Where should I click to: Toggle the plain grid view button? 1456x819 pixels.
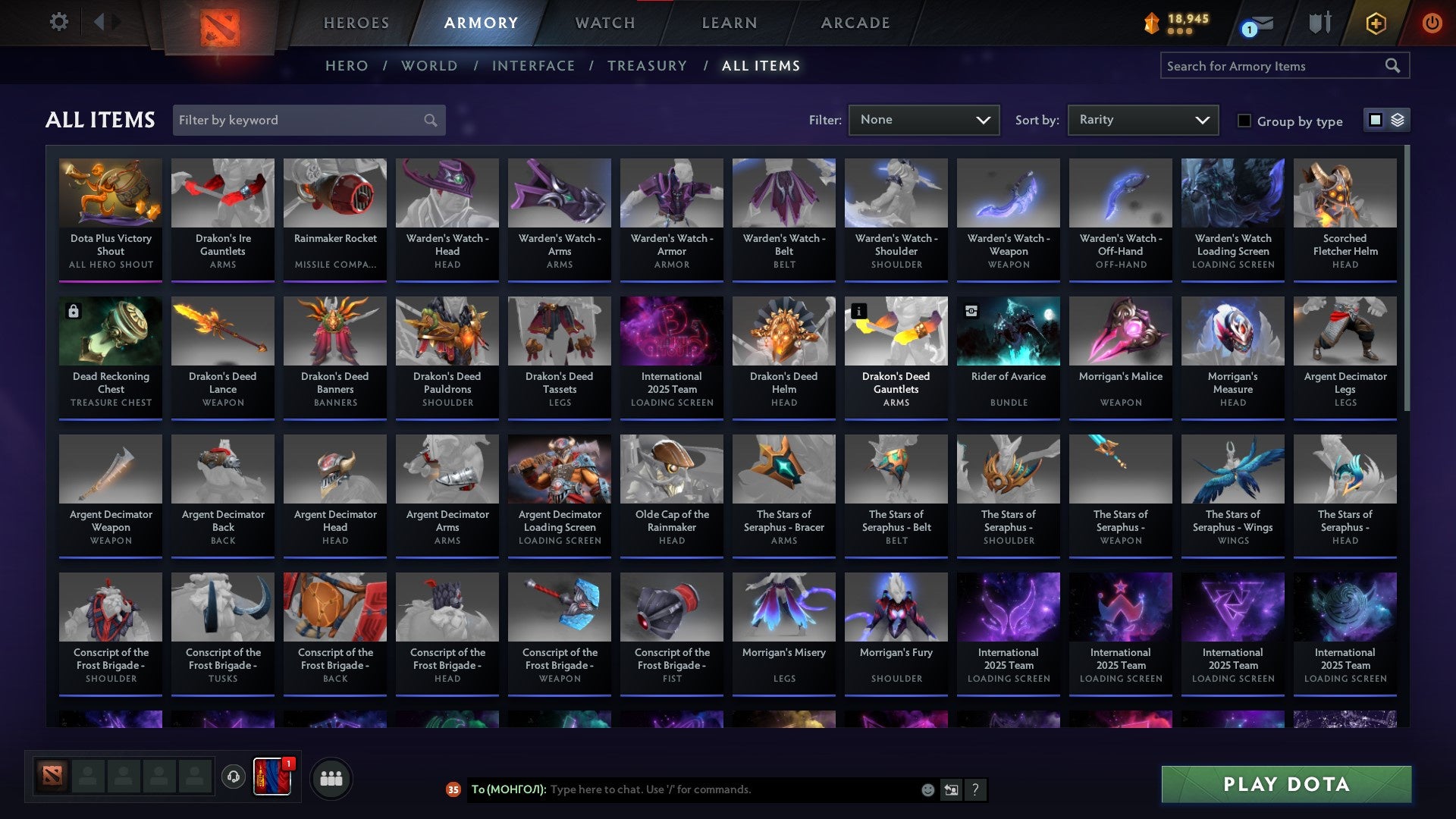coord(1375,120)
